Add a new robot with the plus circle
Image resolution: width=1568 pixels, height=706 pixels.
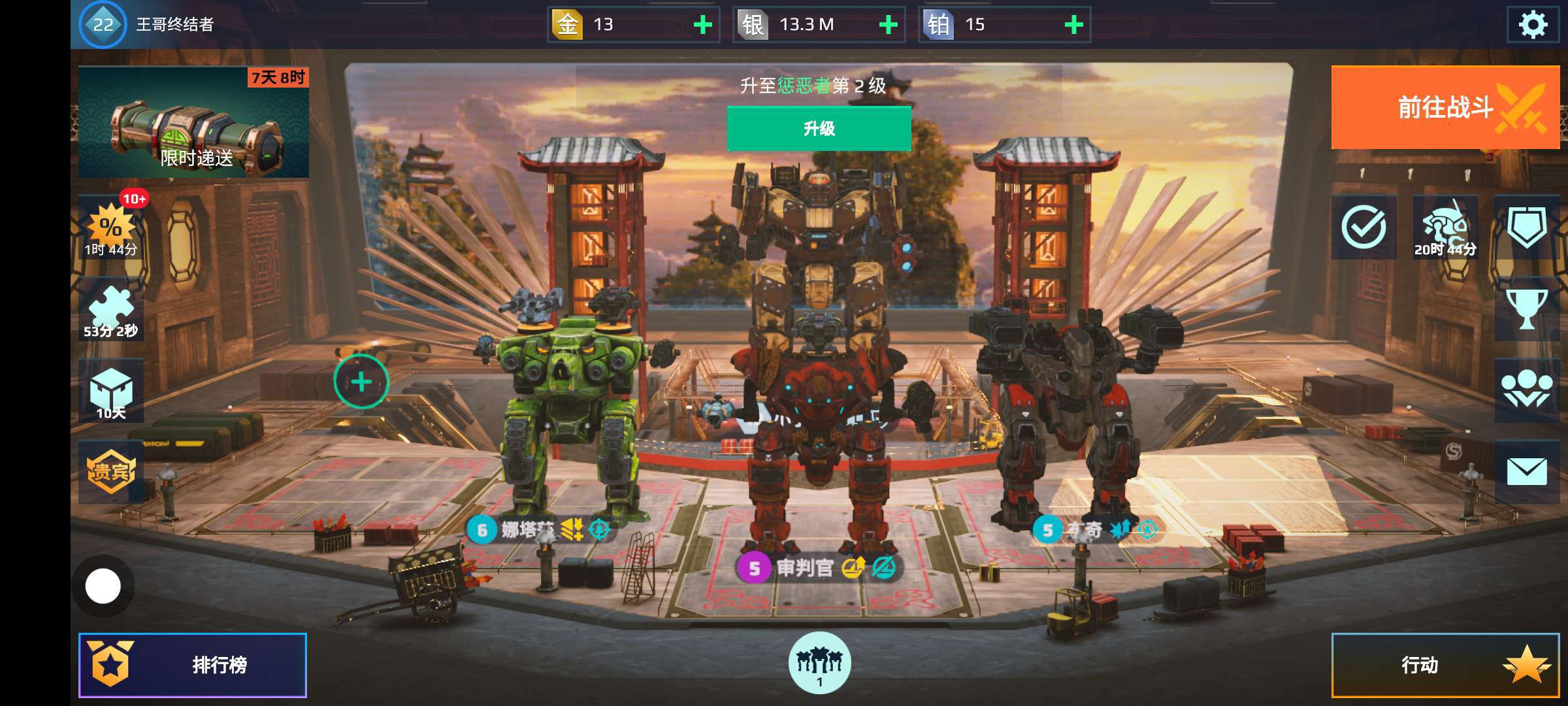coord(361,382)
